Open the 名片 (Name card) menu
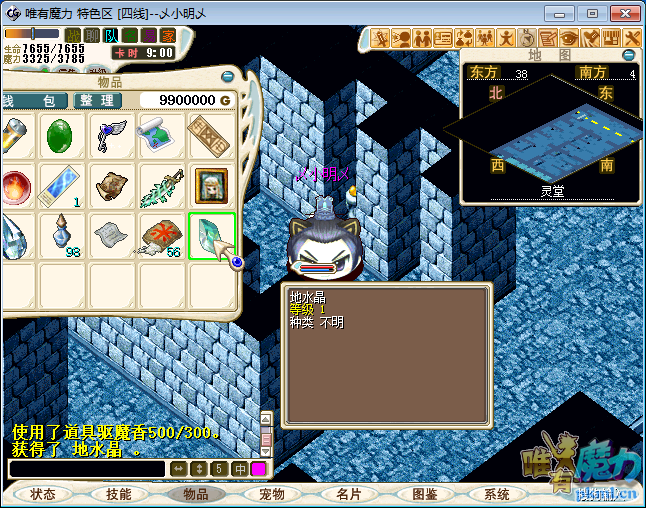Viewport: 646px width, 508px height. [x=348, y=494]
